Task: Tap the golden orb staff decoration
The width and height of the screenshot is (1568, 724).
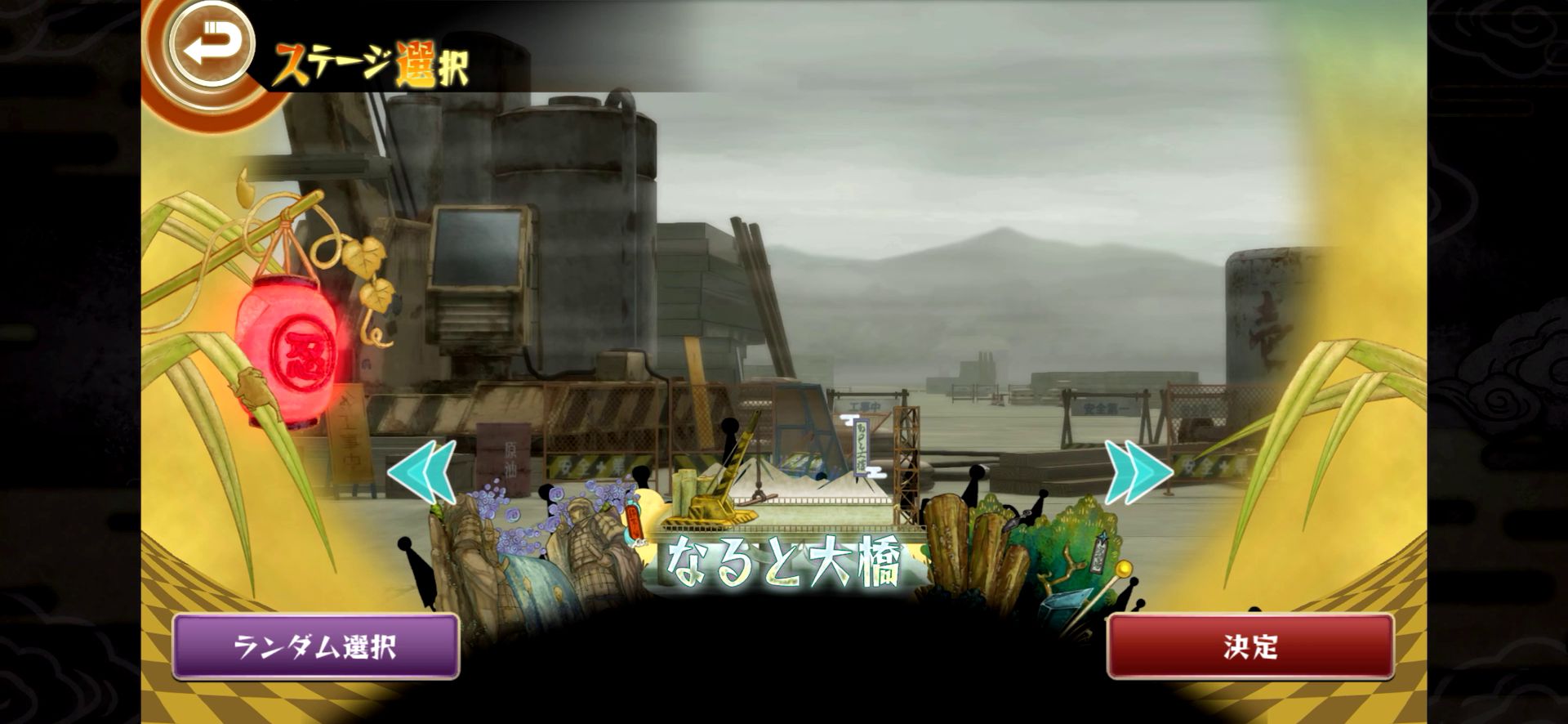Action: (1123, 568)
